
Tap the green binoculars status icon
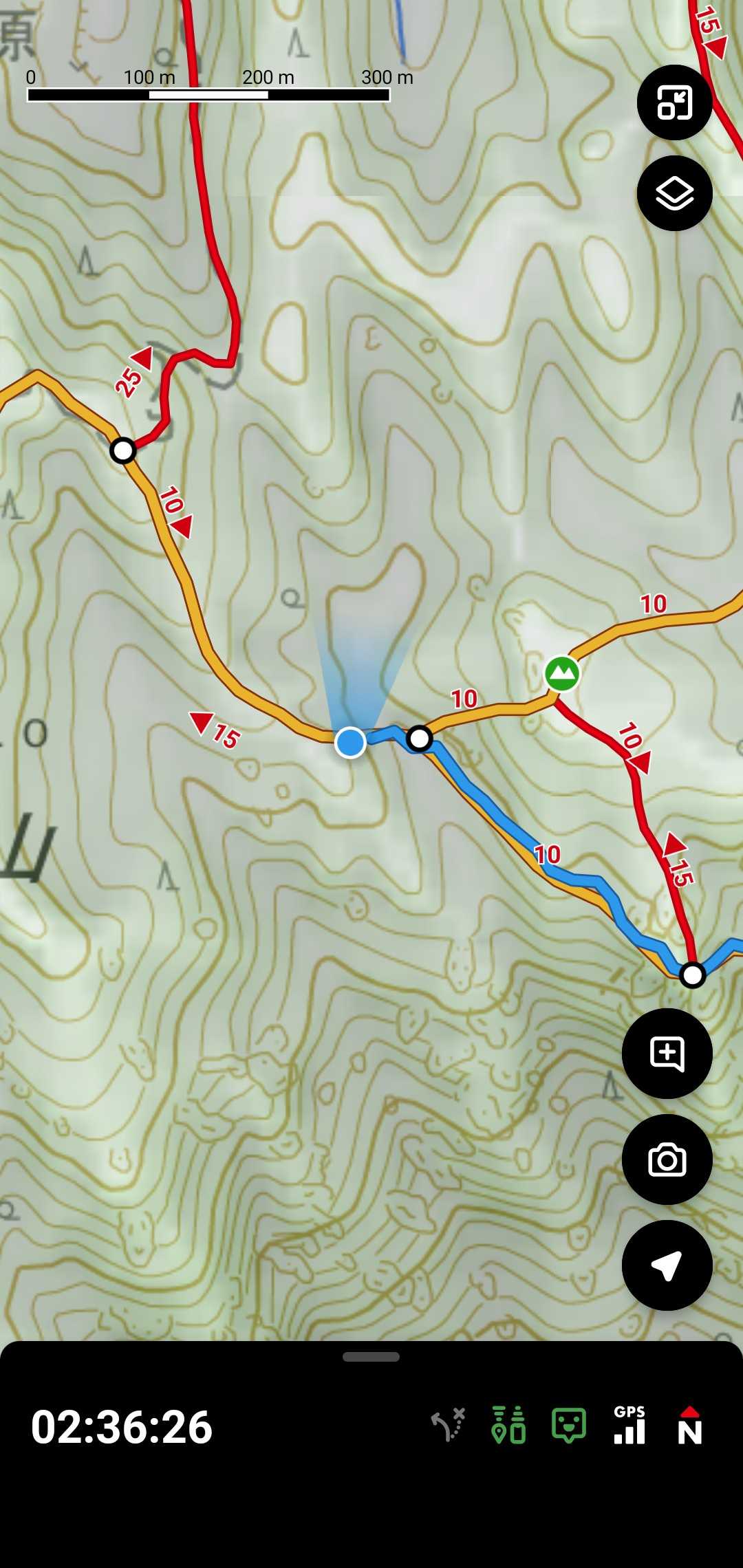pos(508,1425)
